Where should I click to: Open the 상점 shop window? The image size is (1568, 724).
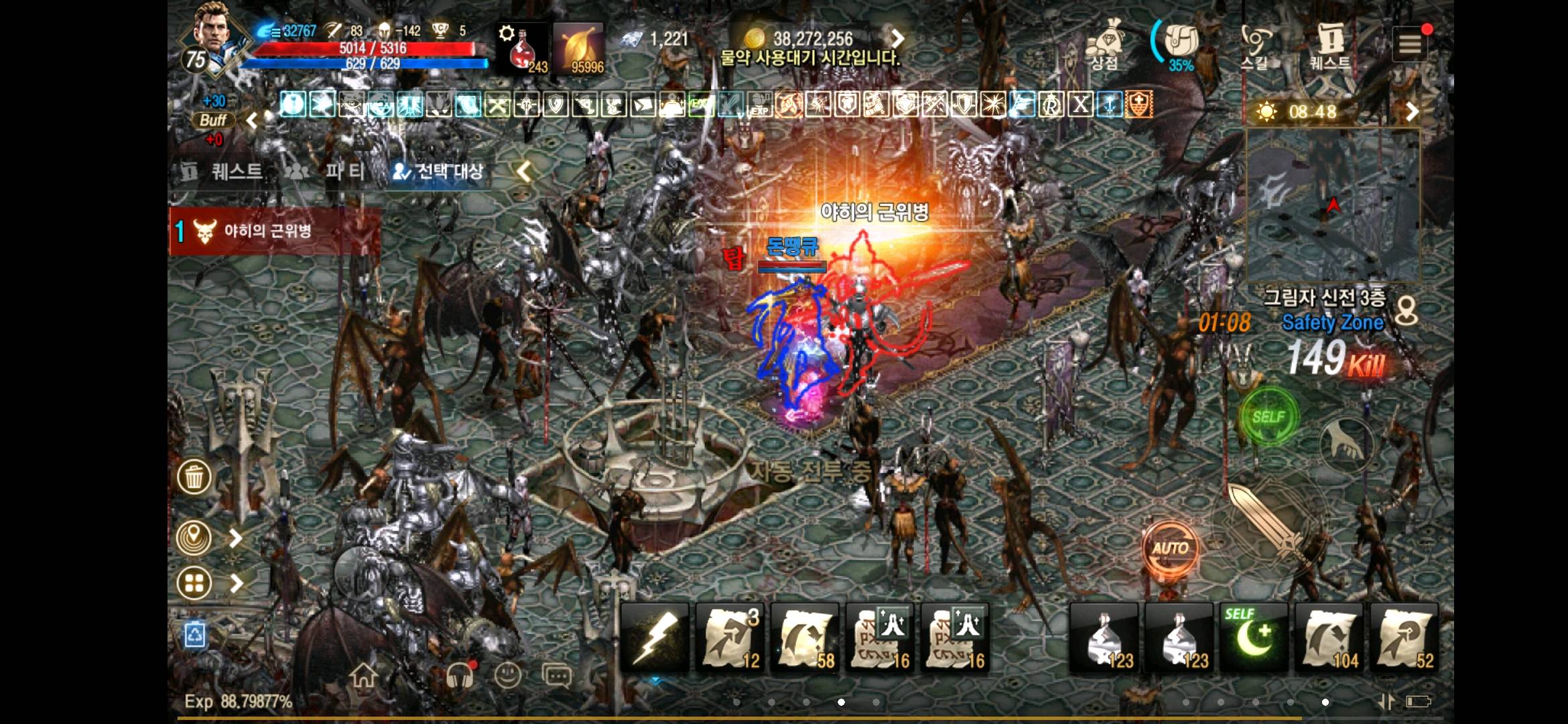coord(1107,47)
